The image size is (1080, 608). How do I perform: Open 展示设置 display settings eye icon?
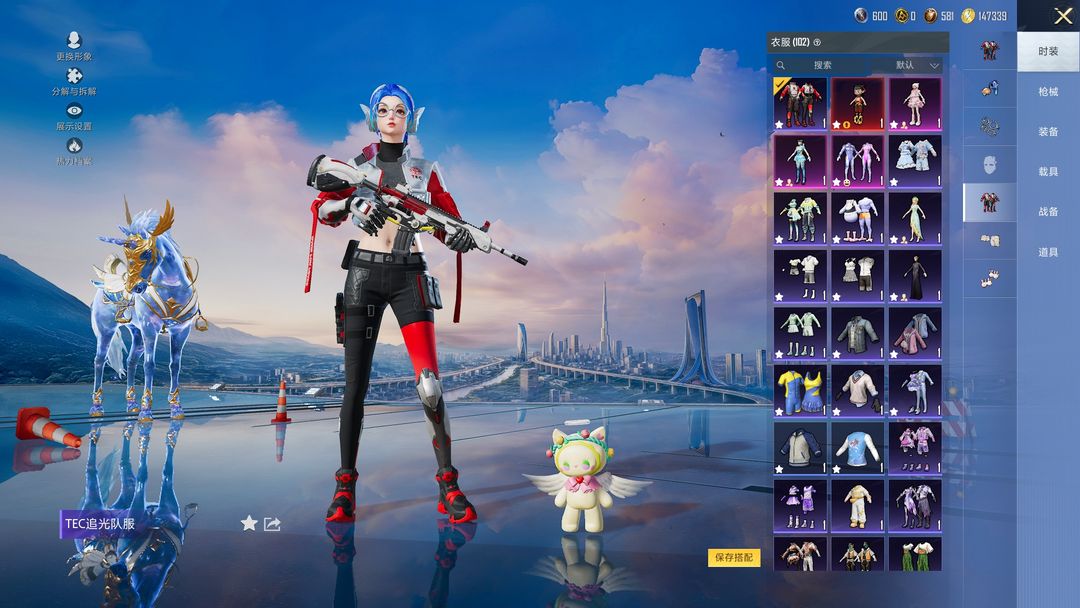point(74,116)
